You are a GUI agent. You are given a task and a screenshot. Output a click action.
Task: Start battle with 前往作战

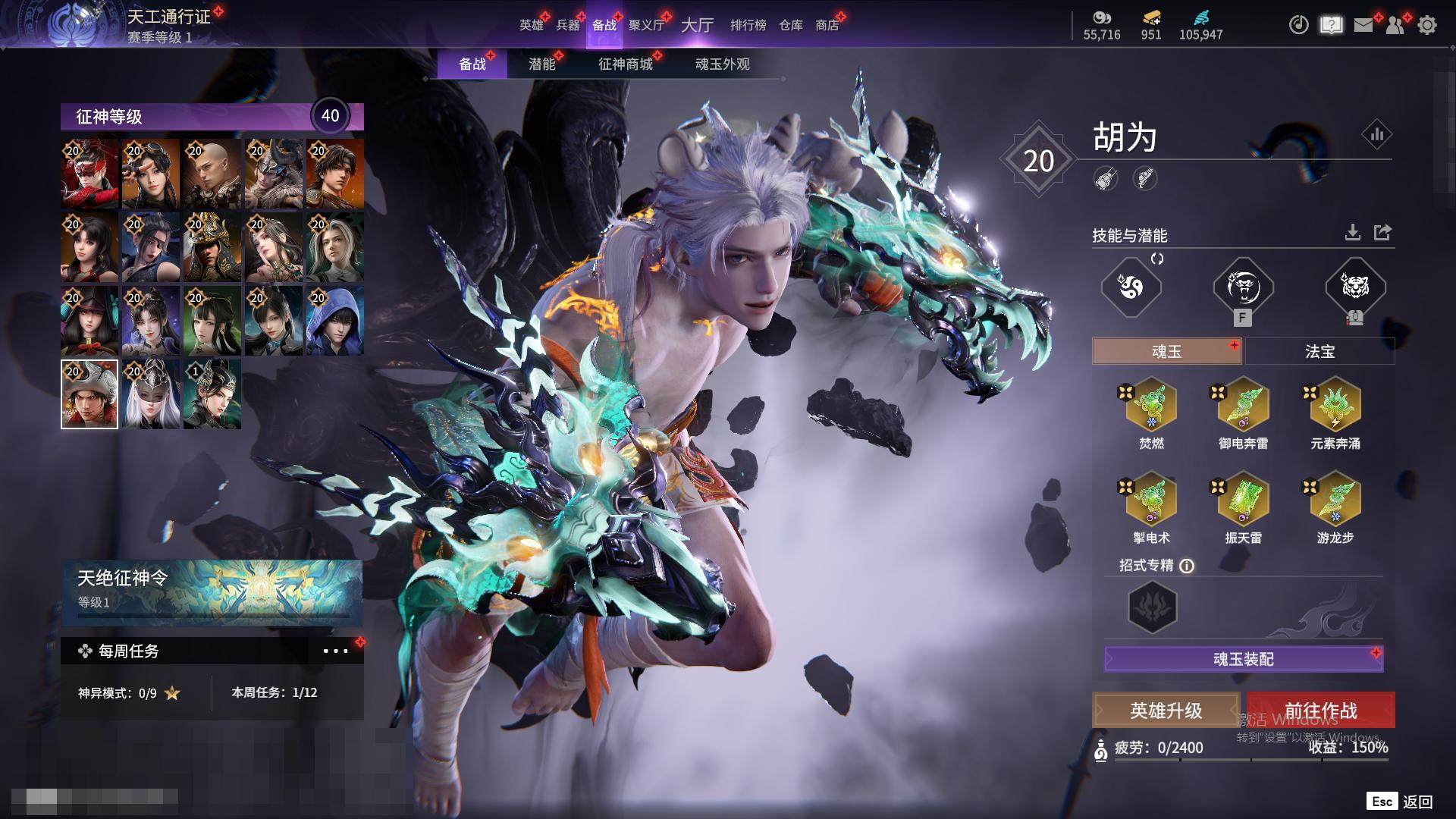click(1320, 711)
